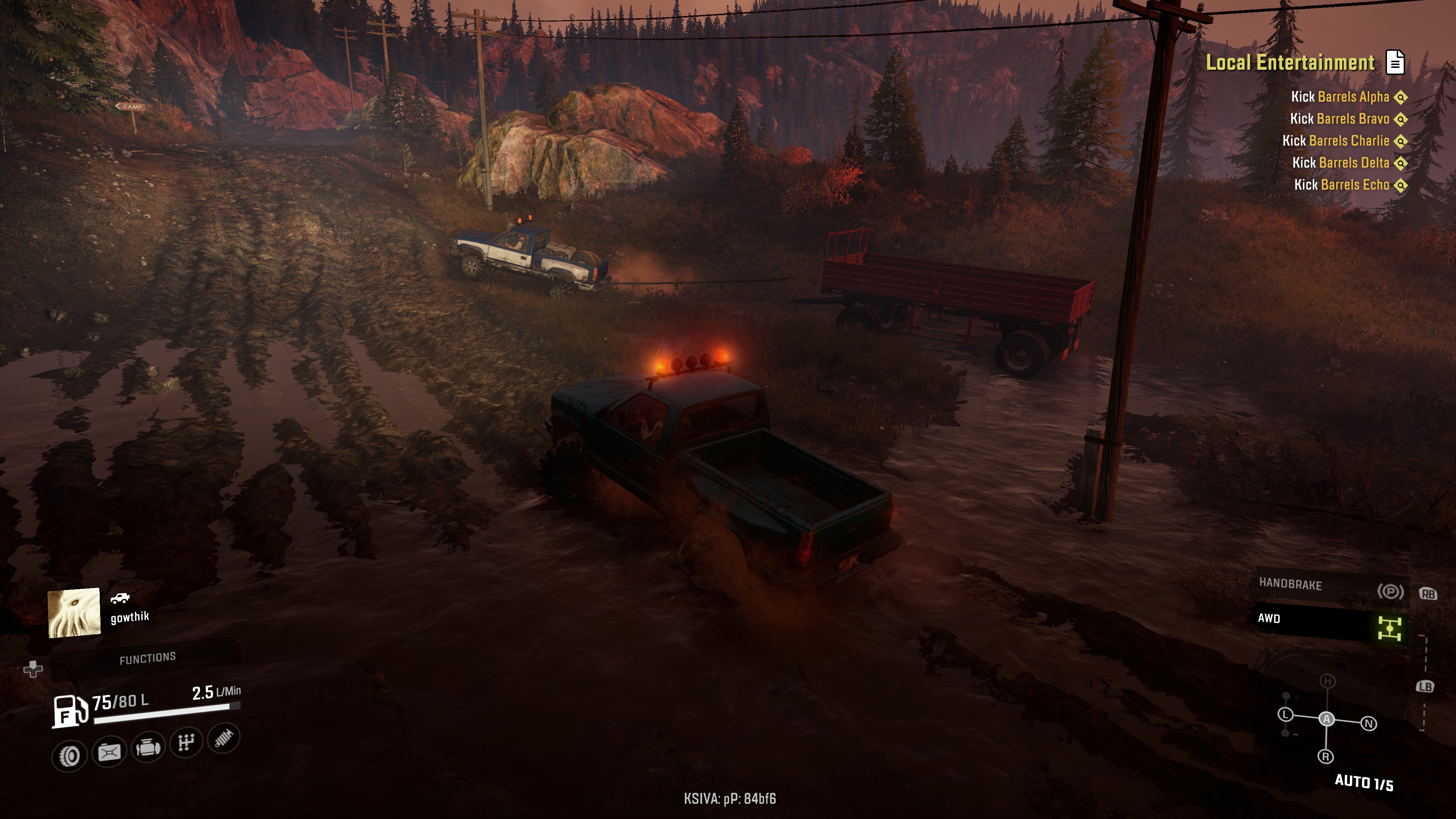Track the Kick Barrels Delta objective

tap(1340, 163)
